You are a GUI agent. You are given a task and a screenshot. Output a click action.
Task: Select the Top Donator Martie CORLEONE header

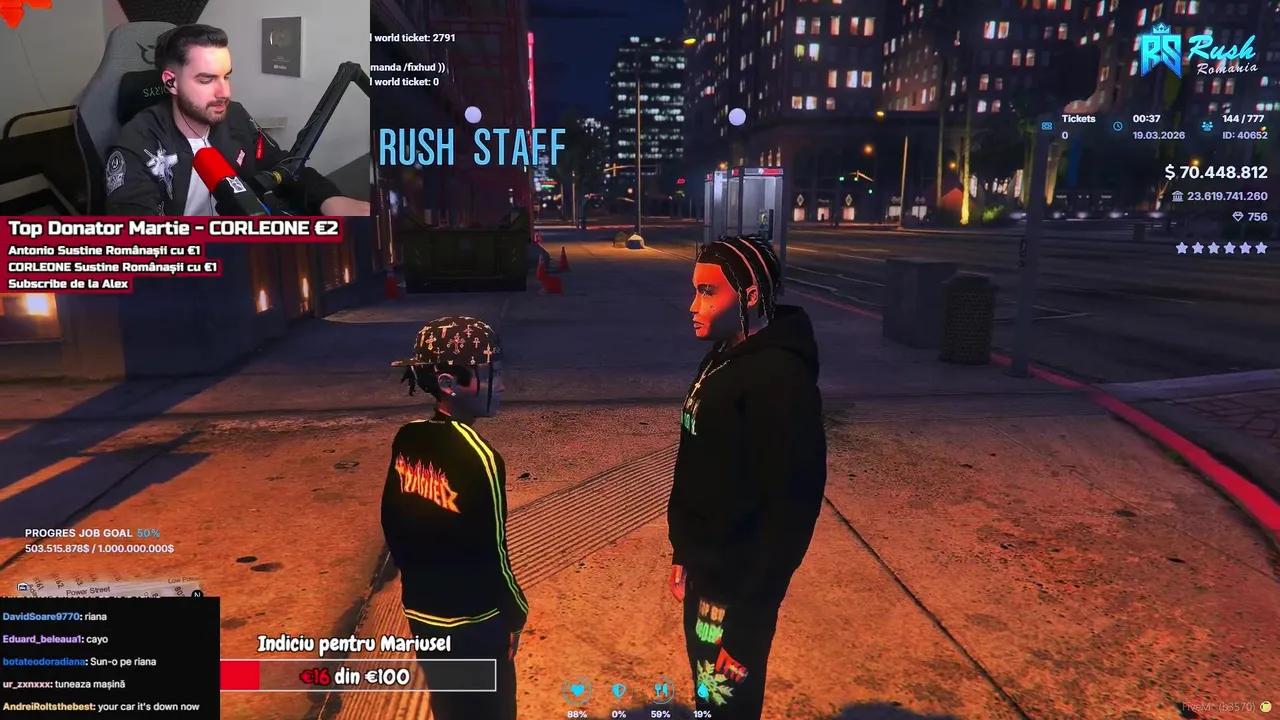(x=172, y=228)
